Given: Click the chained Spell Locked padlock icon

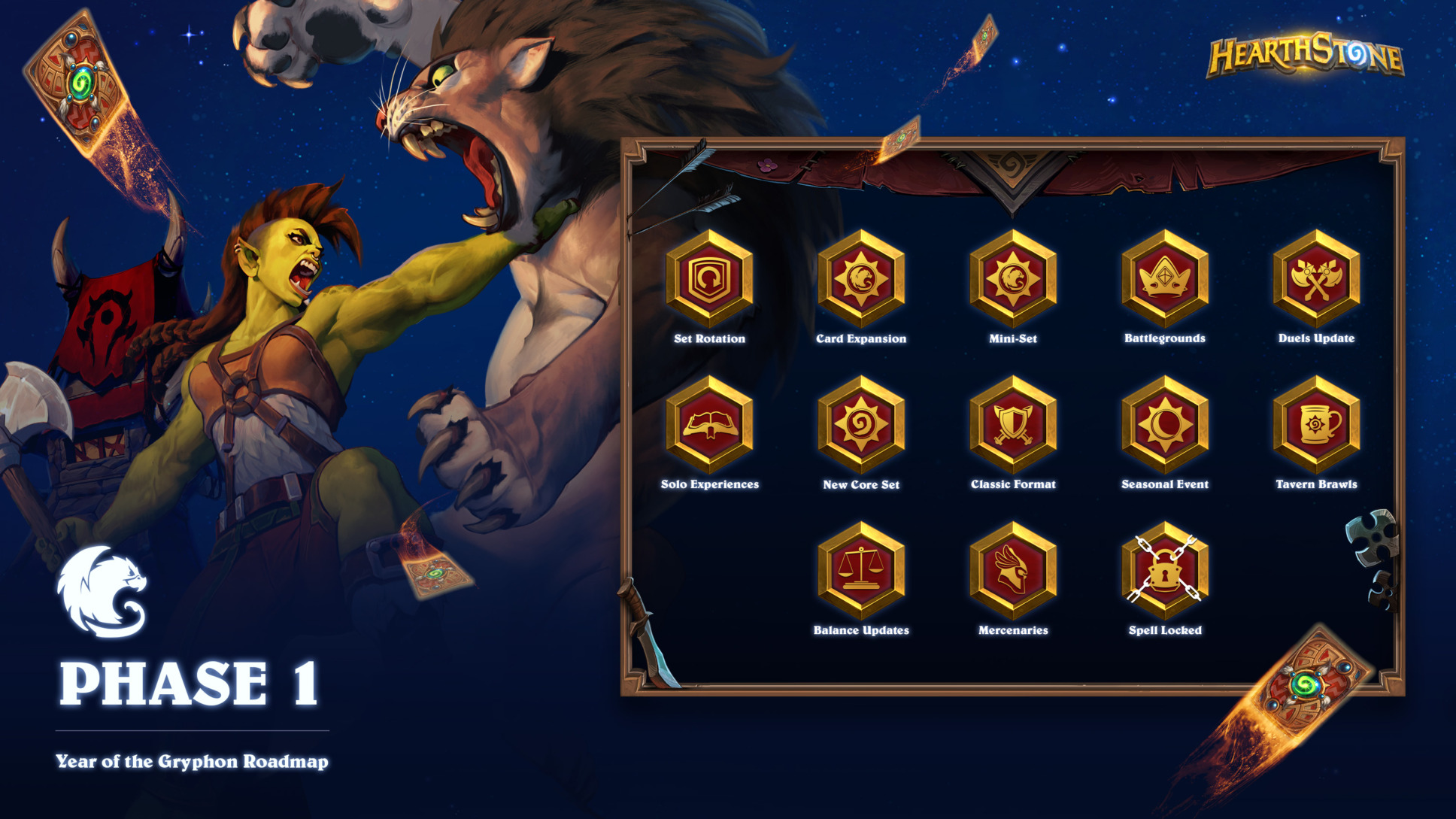Looking at the screenshot, I should 1165,571.
